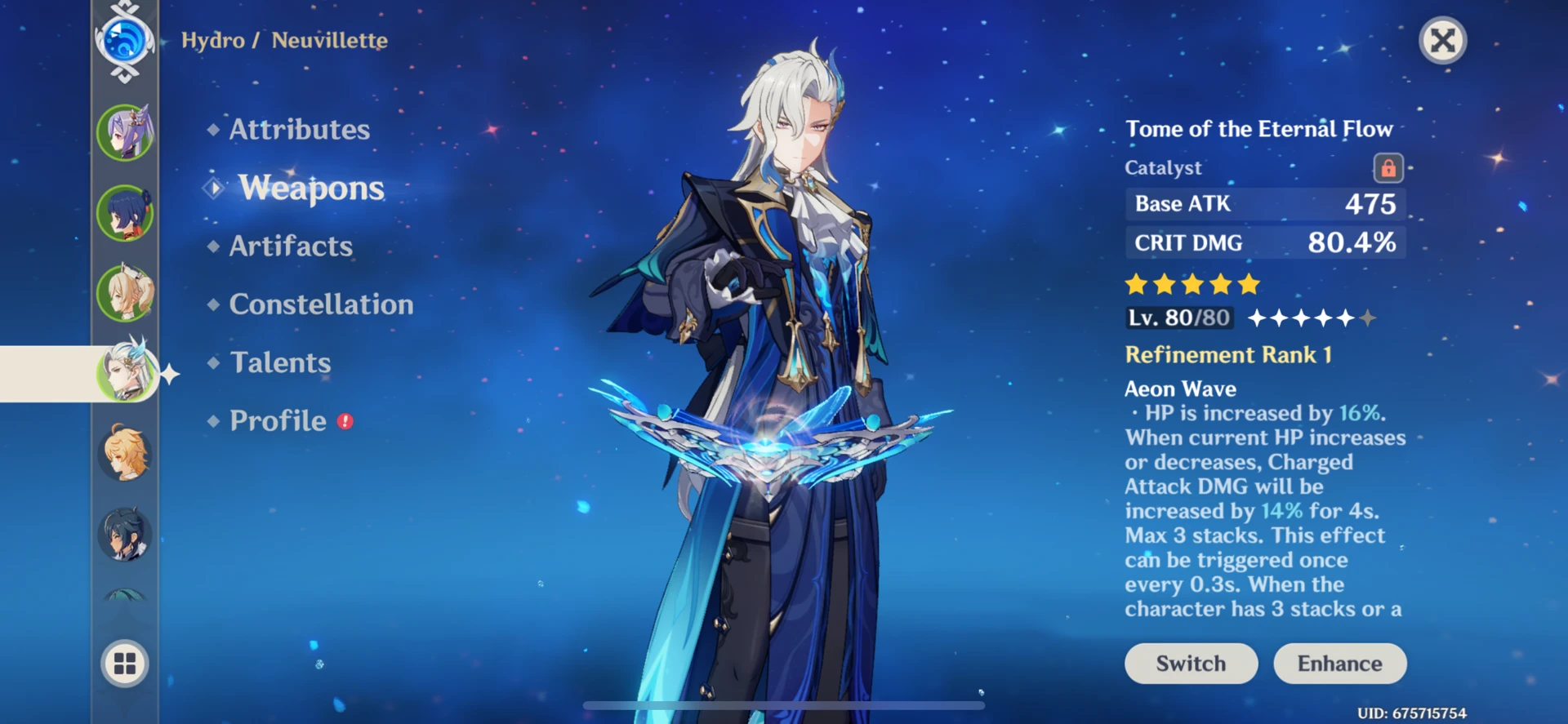Select Keqing's portrait in the sidebar
This screenshot has width=1568, height=724.
(124, 133)
